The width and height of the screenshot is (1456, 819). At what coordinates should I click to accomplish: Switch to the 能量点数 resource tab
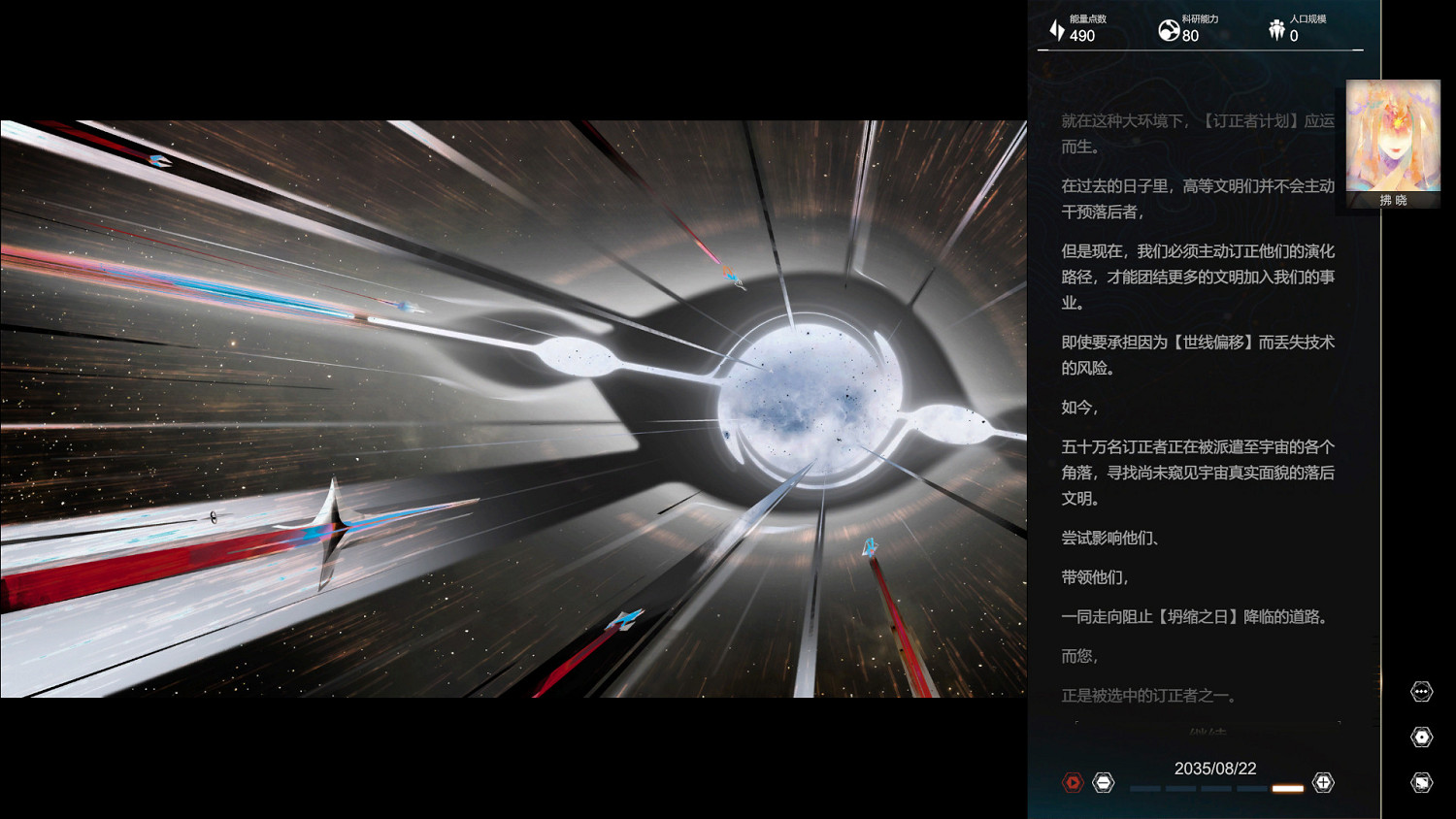pos(1077,28)
